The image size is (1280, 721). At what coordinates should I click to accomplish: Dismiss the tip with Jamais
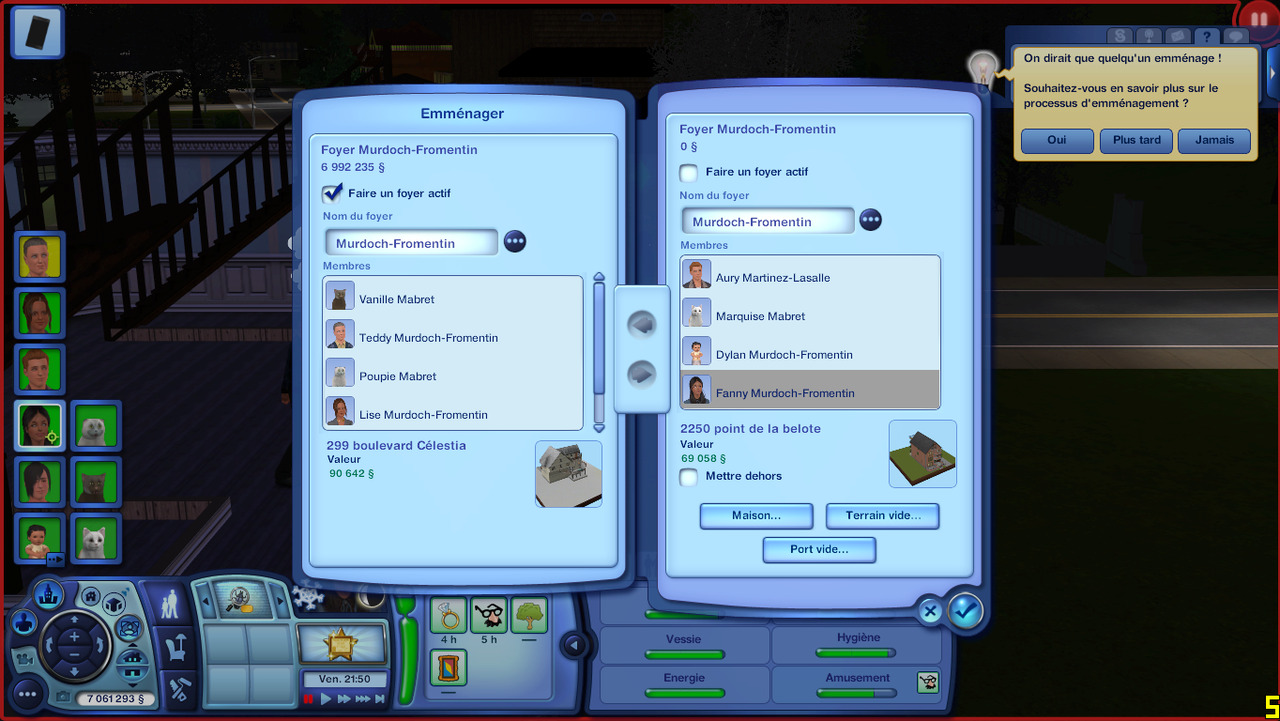click(1214, 141)
